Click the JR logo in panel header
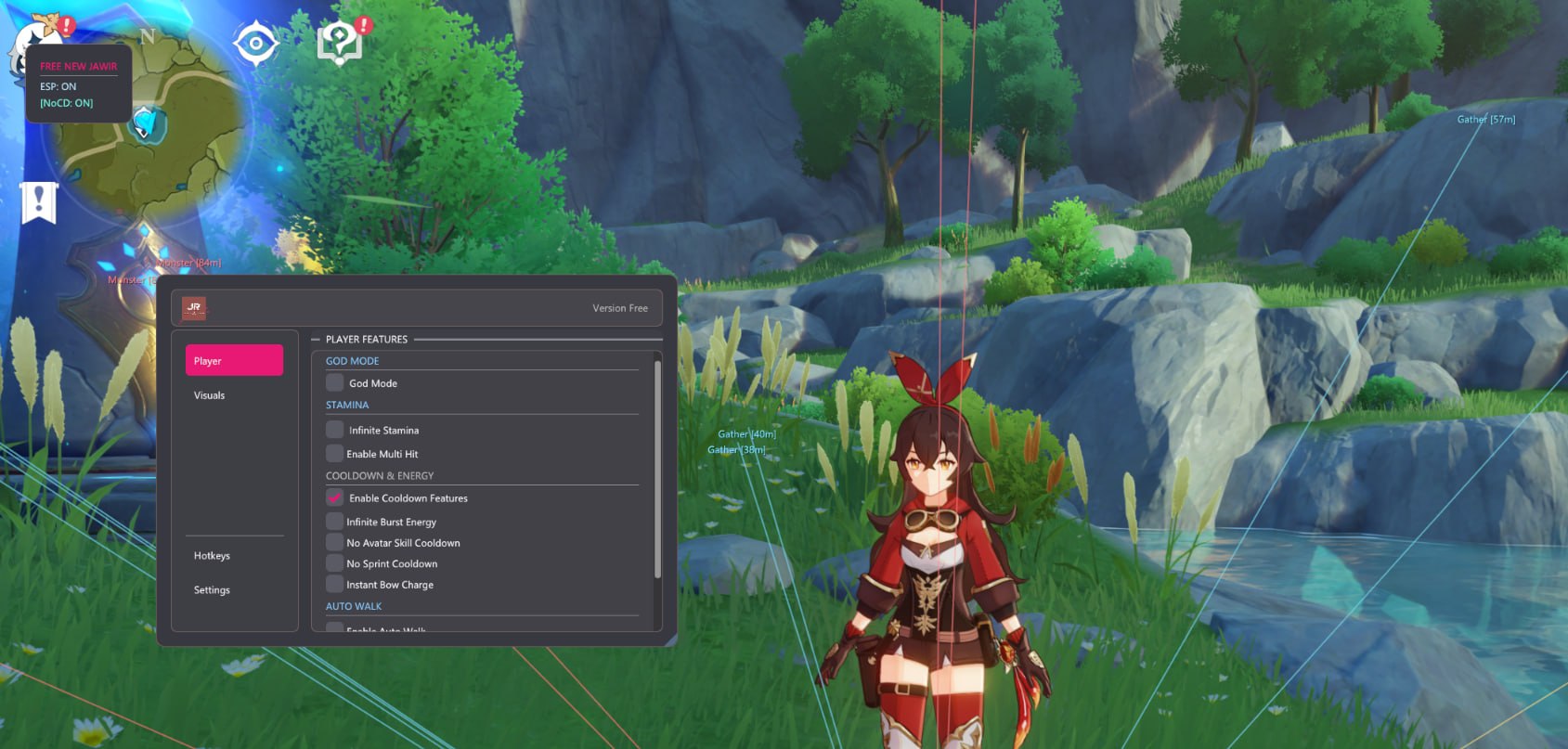 click(194, 308)
